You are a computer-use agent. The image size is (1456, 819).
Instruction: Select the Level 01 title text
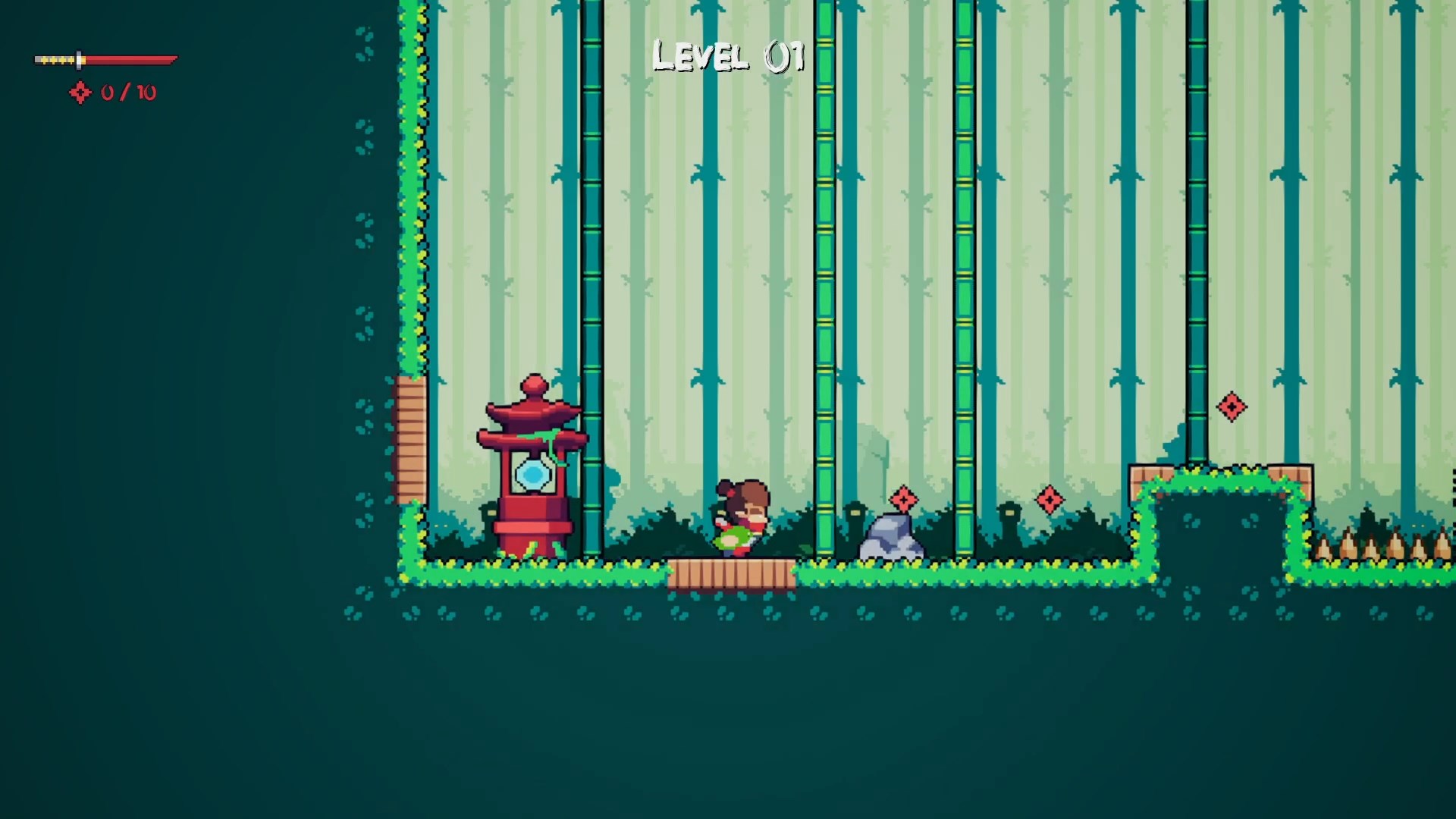[726, 55]
